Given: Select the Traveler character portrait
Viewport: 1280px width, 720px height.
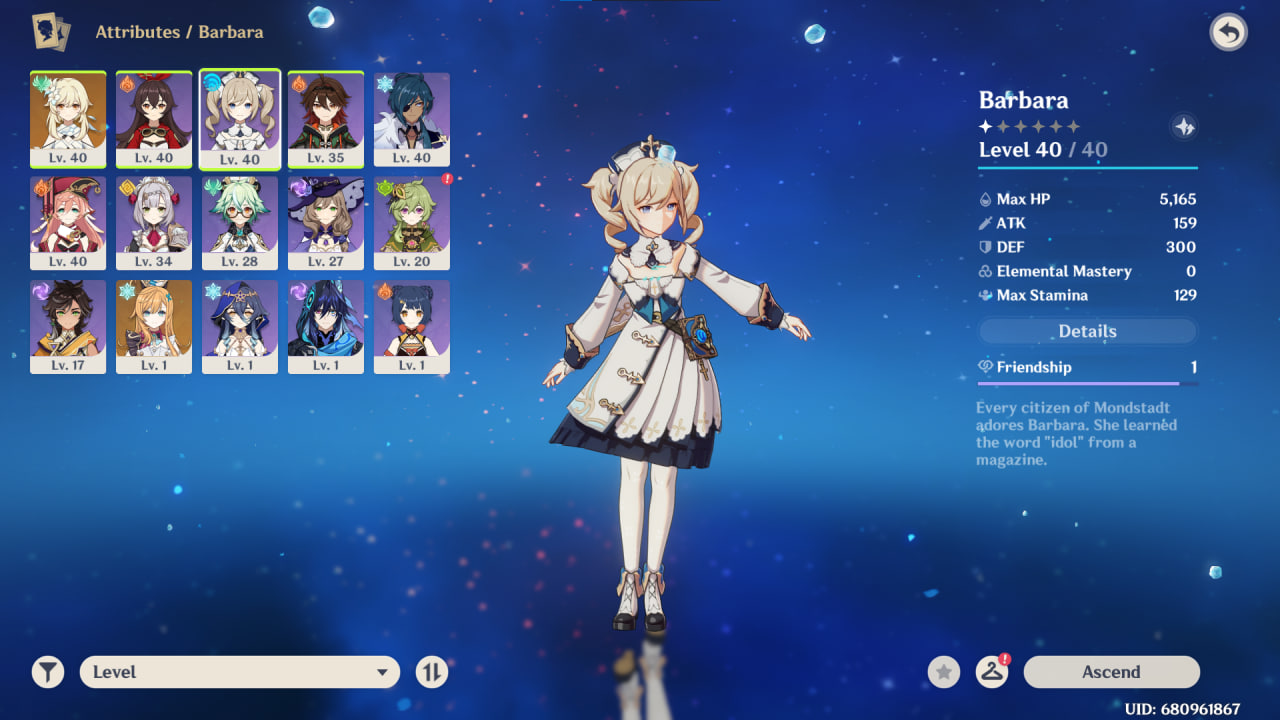Looking at the screenshot, I should (68, 119).
